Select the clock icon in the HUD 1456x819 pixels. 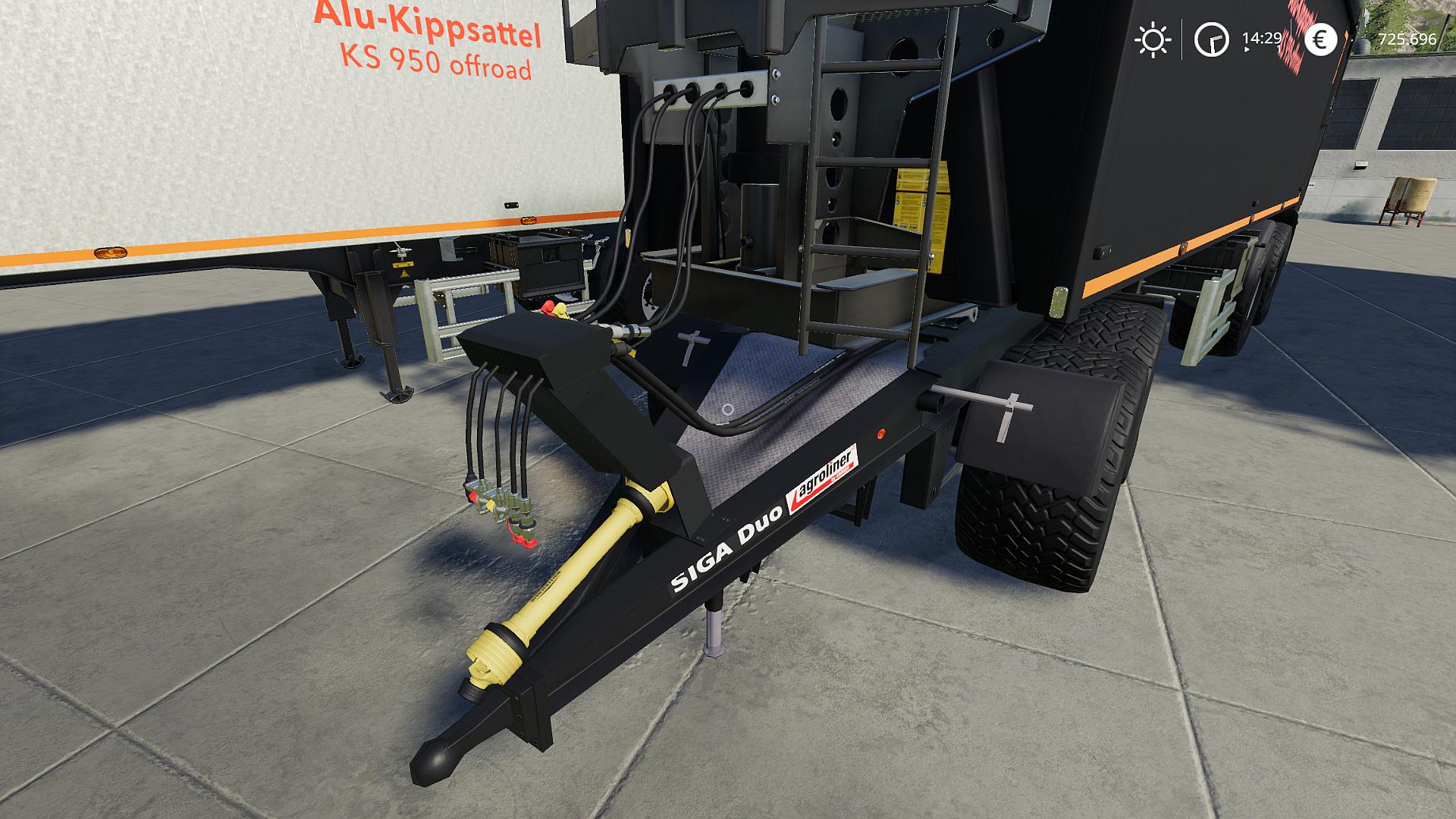pyautogui.click(x=1211, y=39)
